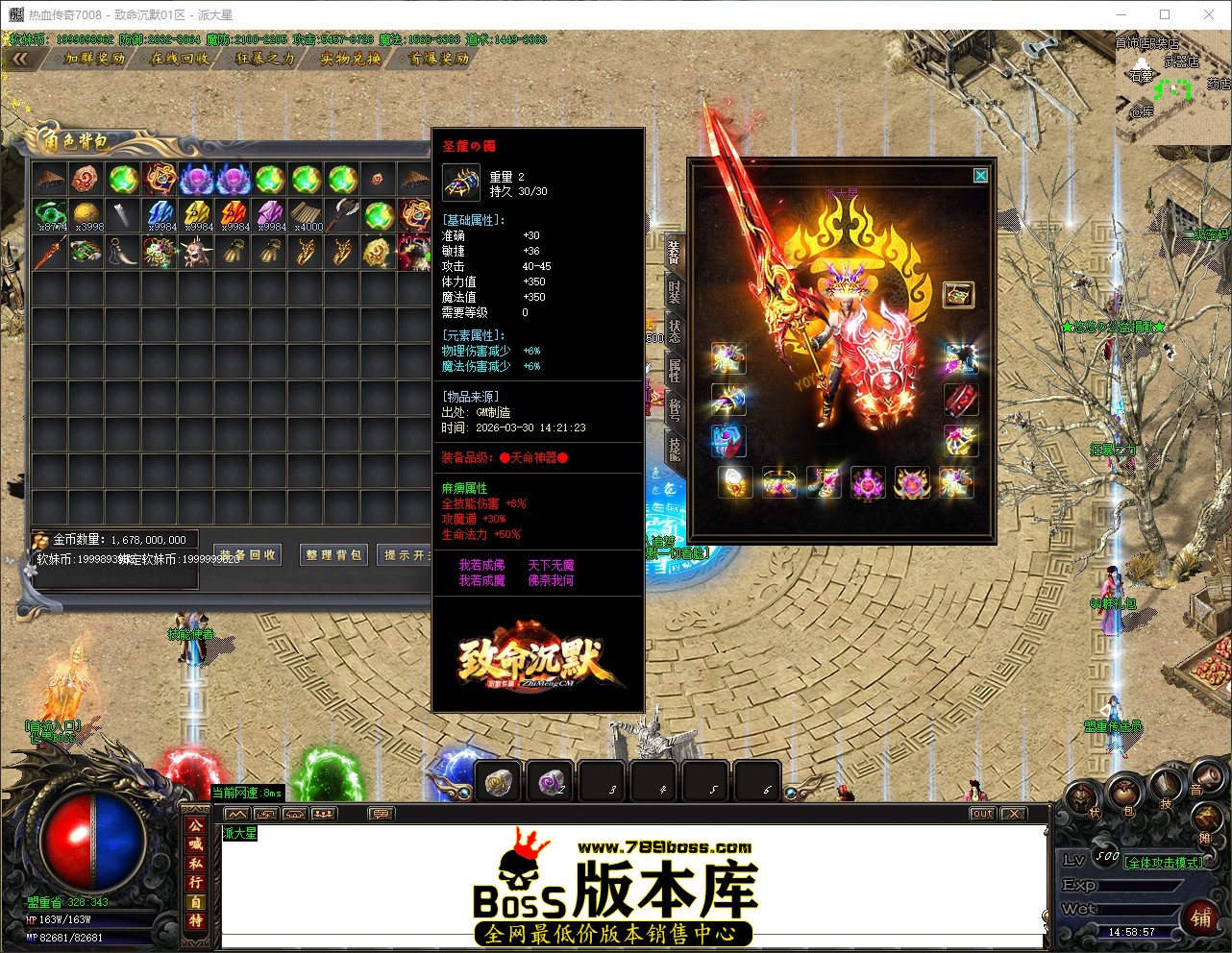This screenshot has height=953, width=1232.
Task: Select the skill icon in hotbar slot 2
Action: tap(550, 781)
